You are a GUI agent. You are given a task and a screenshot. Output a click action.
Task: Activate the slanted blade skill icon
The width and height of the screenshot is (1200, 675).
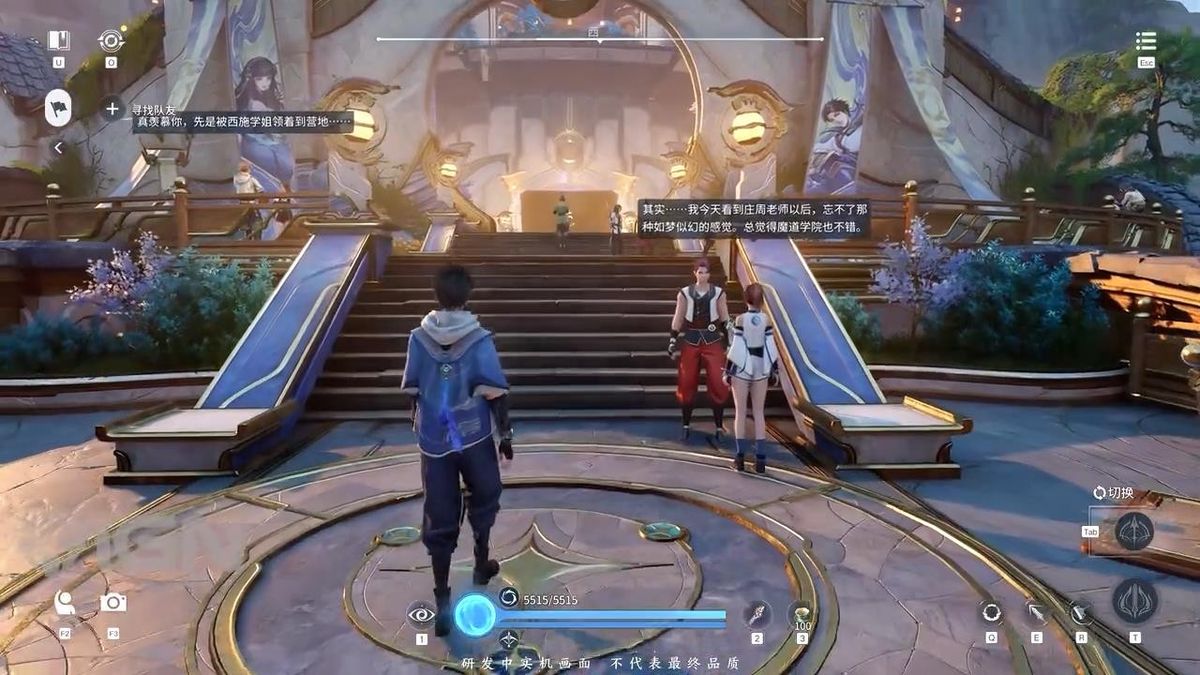[1081, 612]
